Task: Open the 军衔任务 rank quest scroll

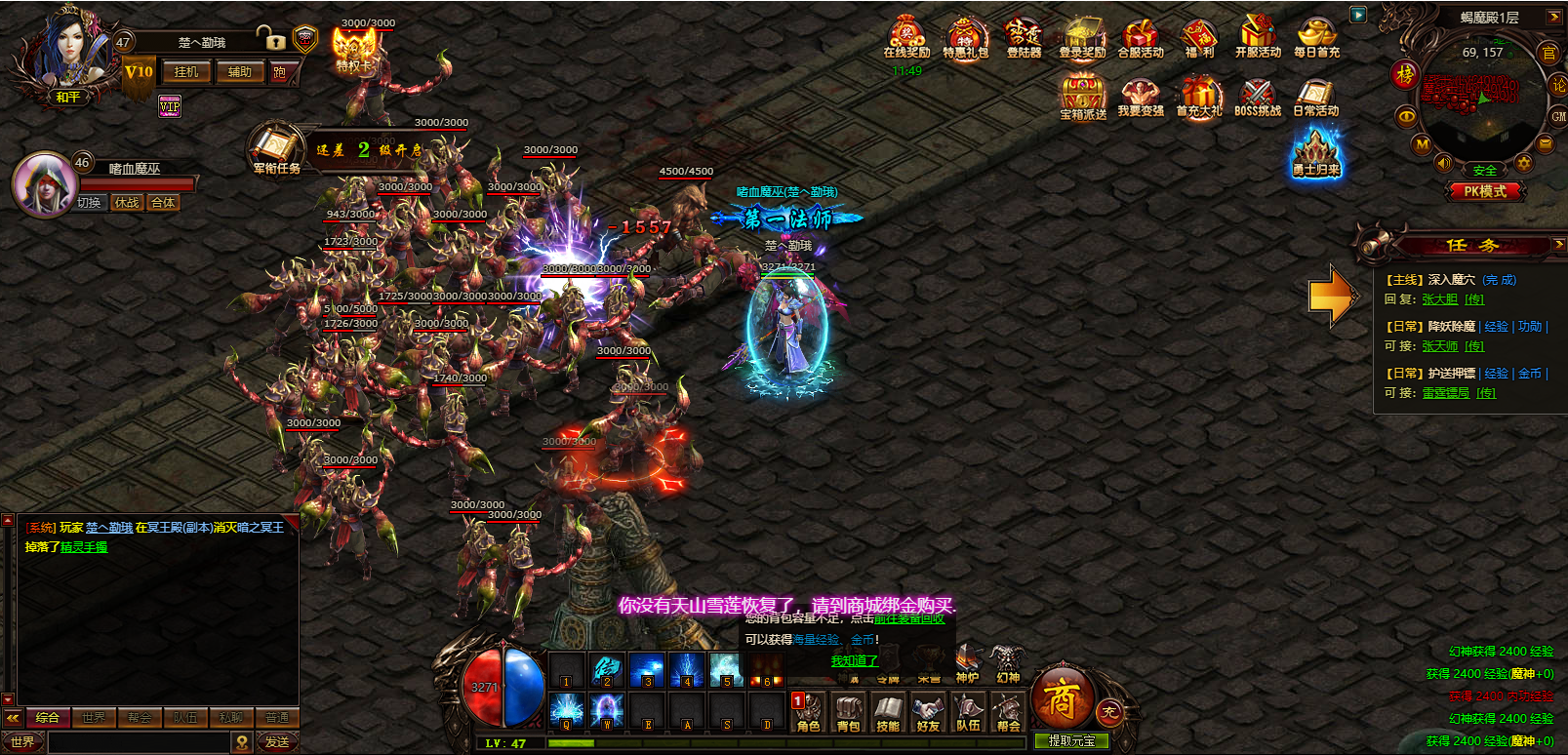Action: point(275,149)
